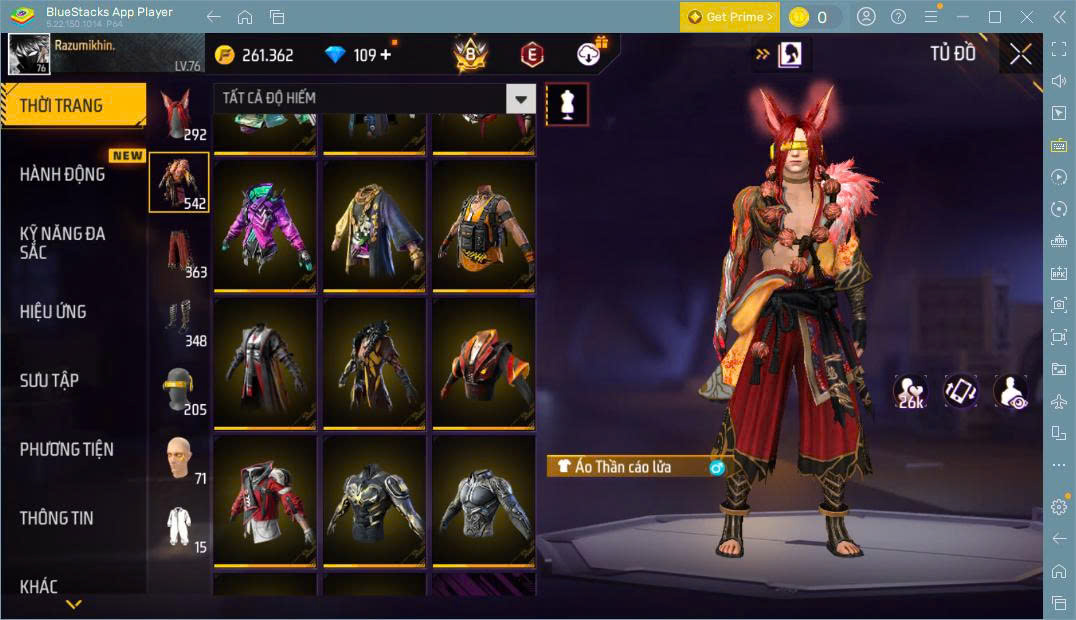Close the wardrobe with the X button
The height and width of the screenshot is (620, 1076).
[x=1020, y=54]
